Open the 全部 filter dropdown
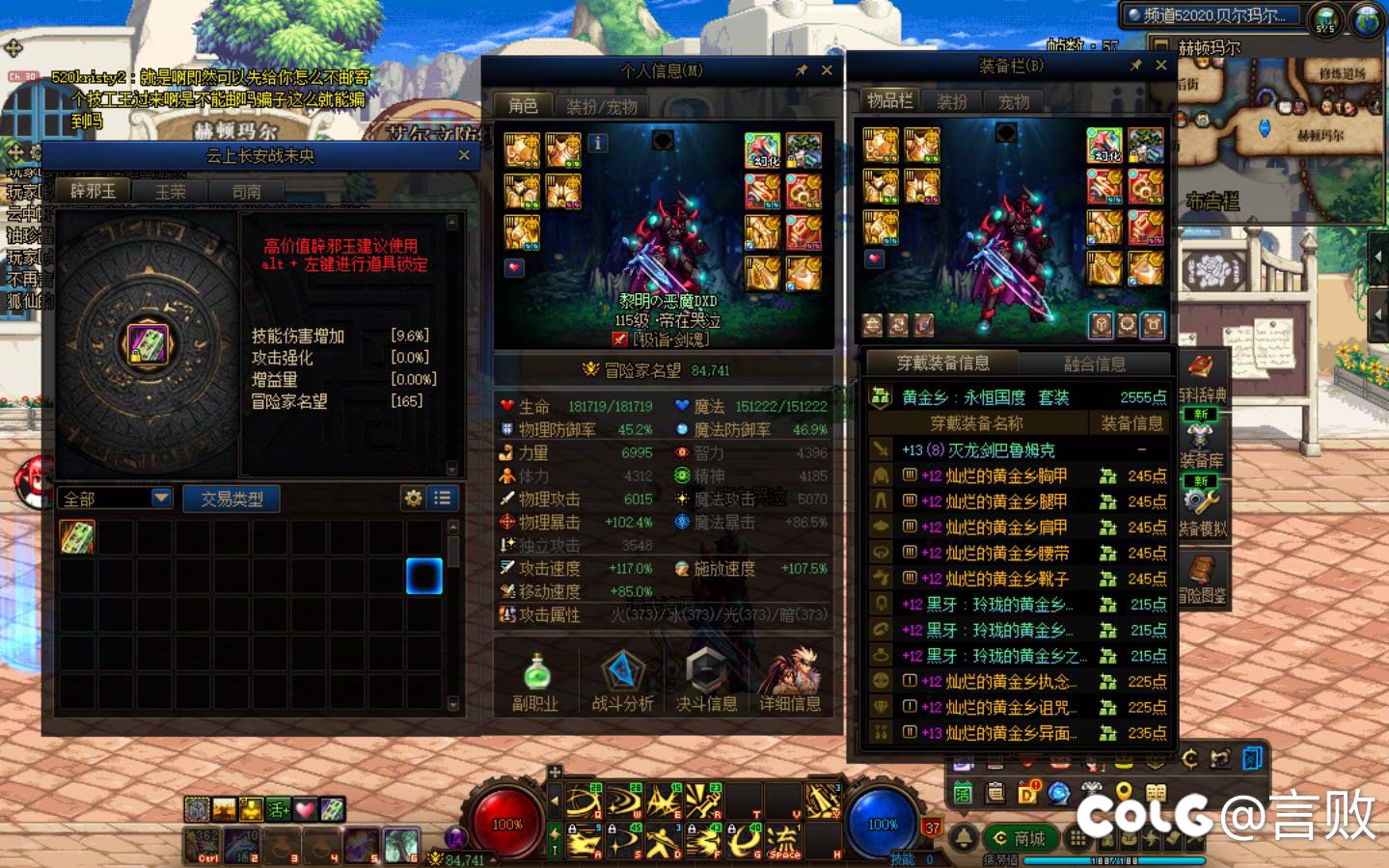The image size is (1389, 868). click(x=113, y=498)
